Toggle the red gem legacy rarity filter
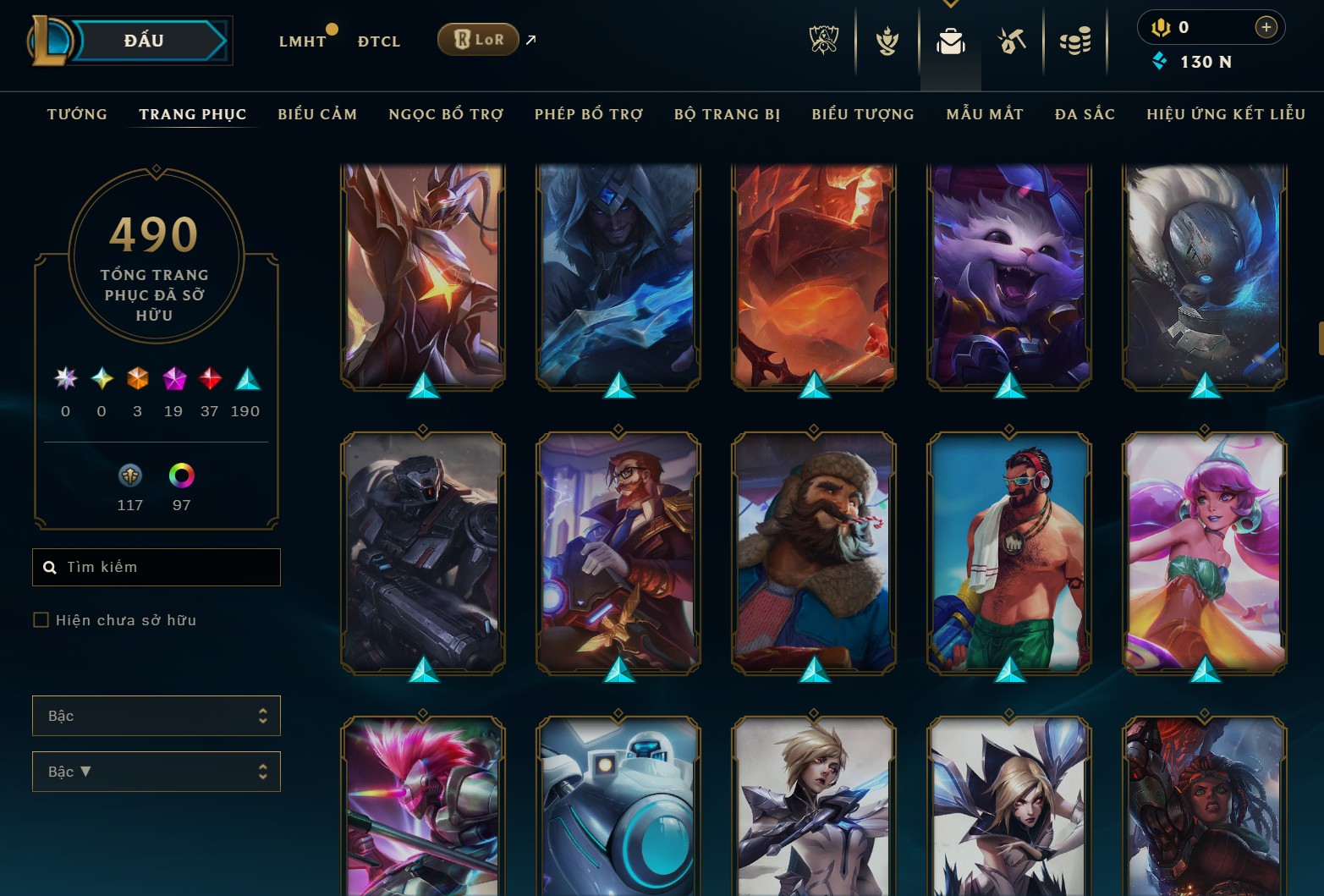 [209, 380]
